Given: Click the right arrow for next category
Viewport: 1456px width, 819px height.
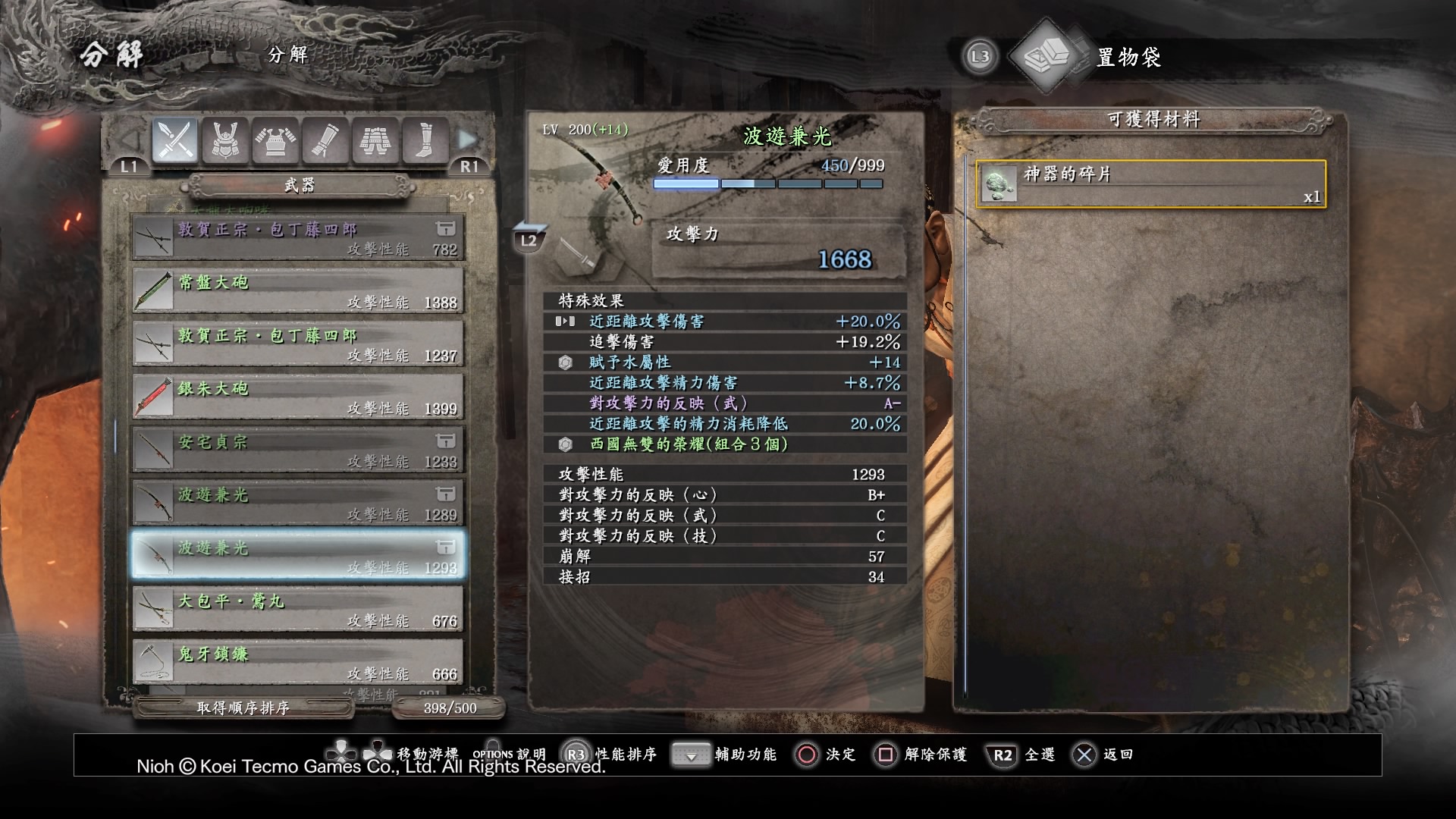Looking at the screenshot, I should pyautogui.click(x=468, y=140).
